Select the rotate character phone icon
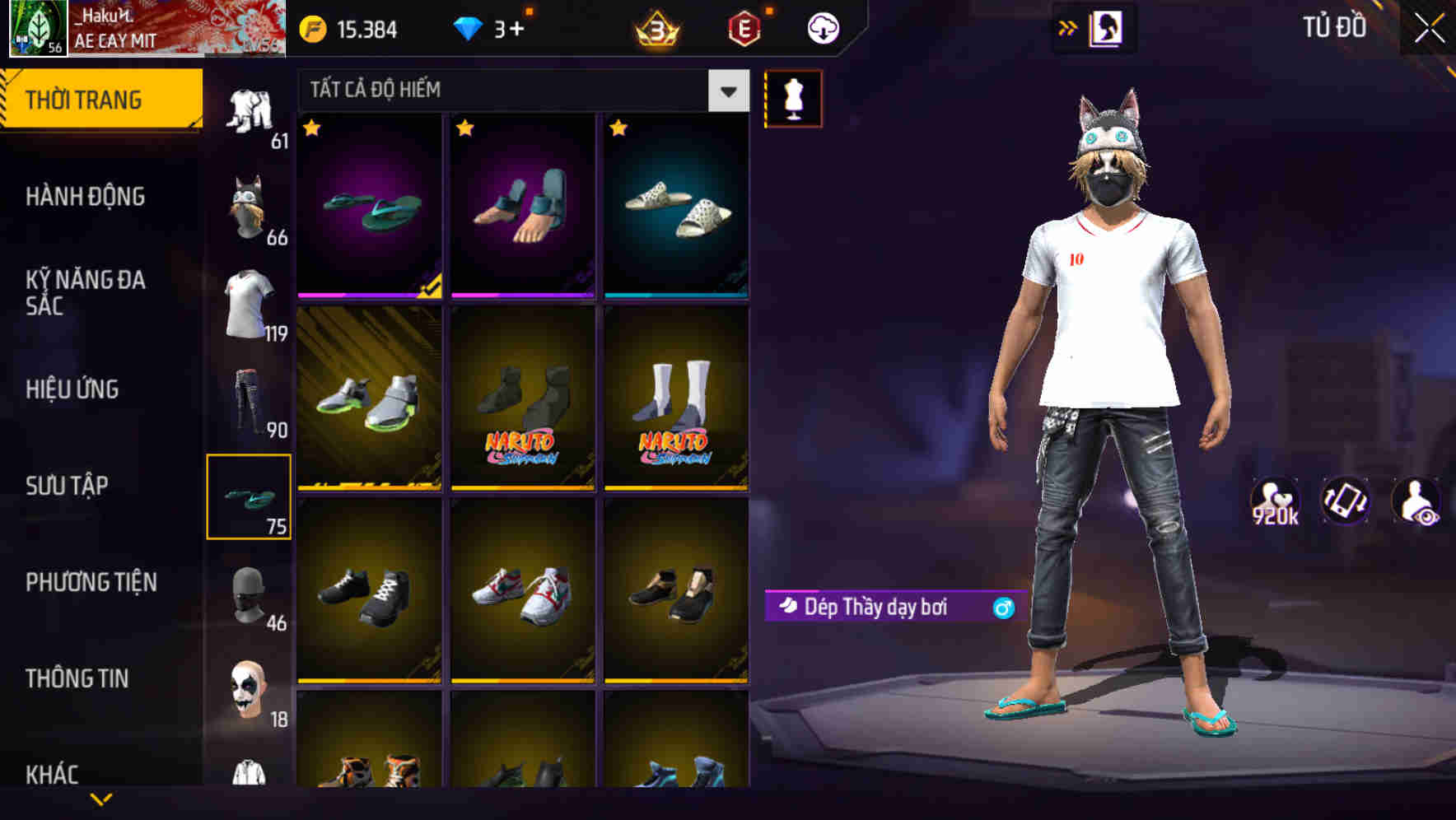Viewport: 1456px width, 820px height. coord(1346,501)
